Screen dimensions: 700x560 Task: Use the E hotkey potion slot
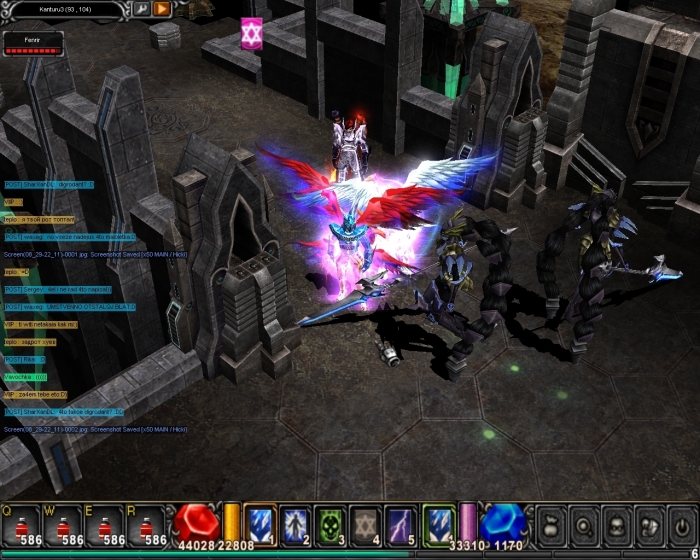click(106, 525)
